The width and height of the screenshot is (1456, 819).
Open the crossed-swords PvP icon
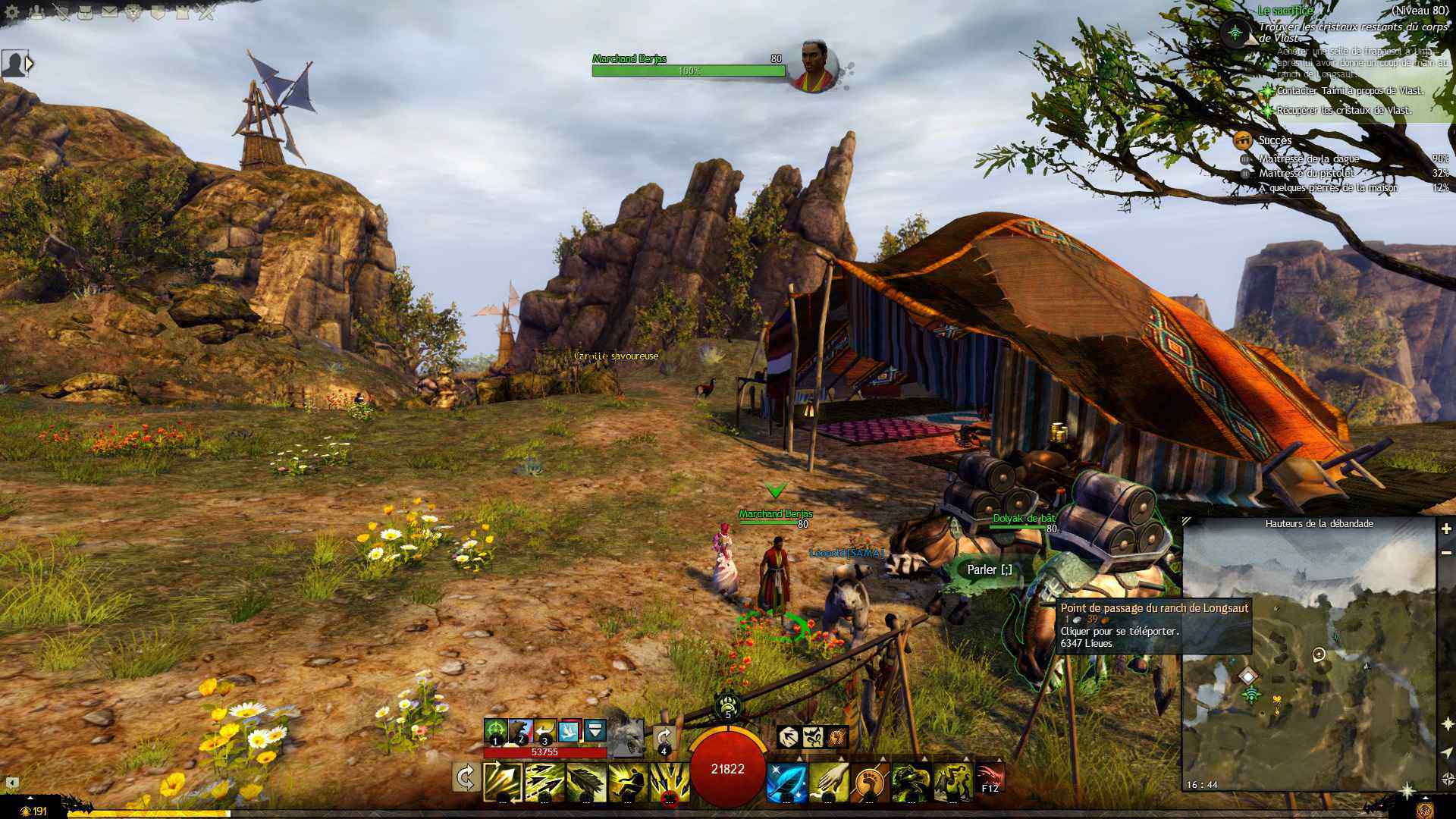point(206,12)
